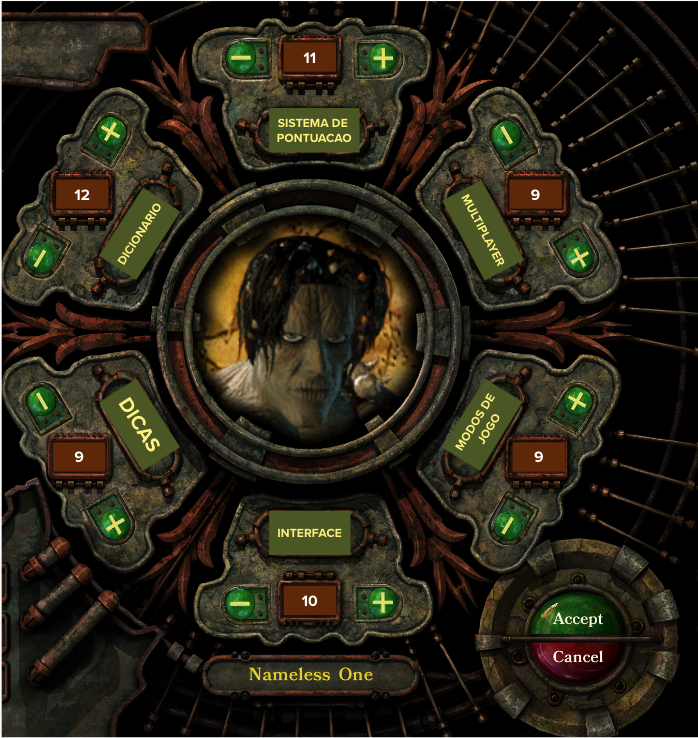Decrease the Dicionario value with minus
The image size is (698, 738).
point(39,256)
